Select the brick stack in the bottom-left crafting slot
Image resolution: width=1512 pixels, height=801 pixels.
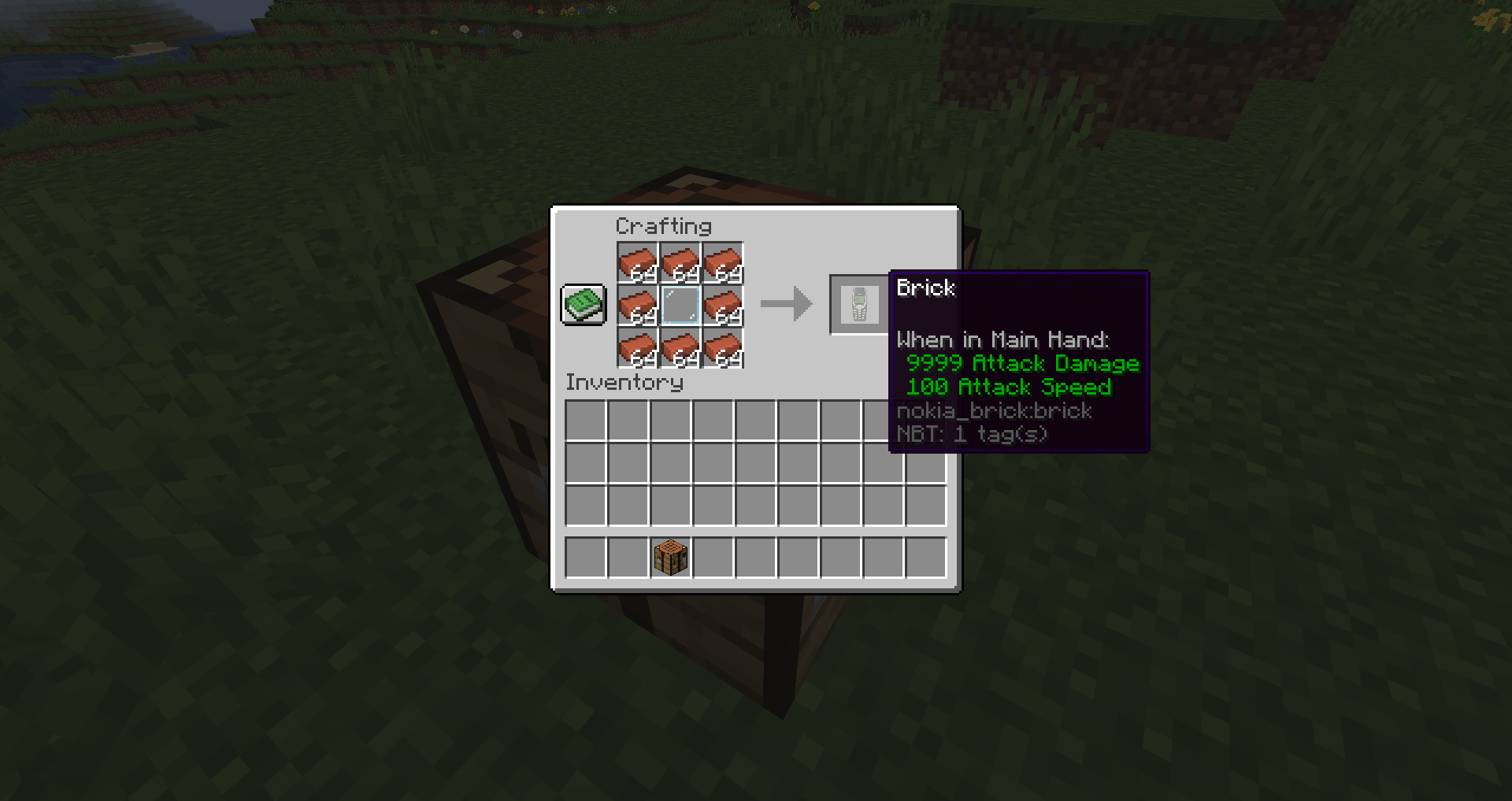[x=636, y=349]
